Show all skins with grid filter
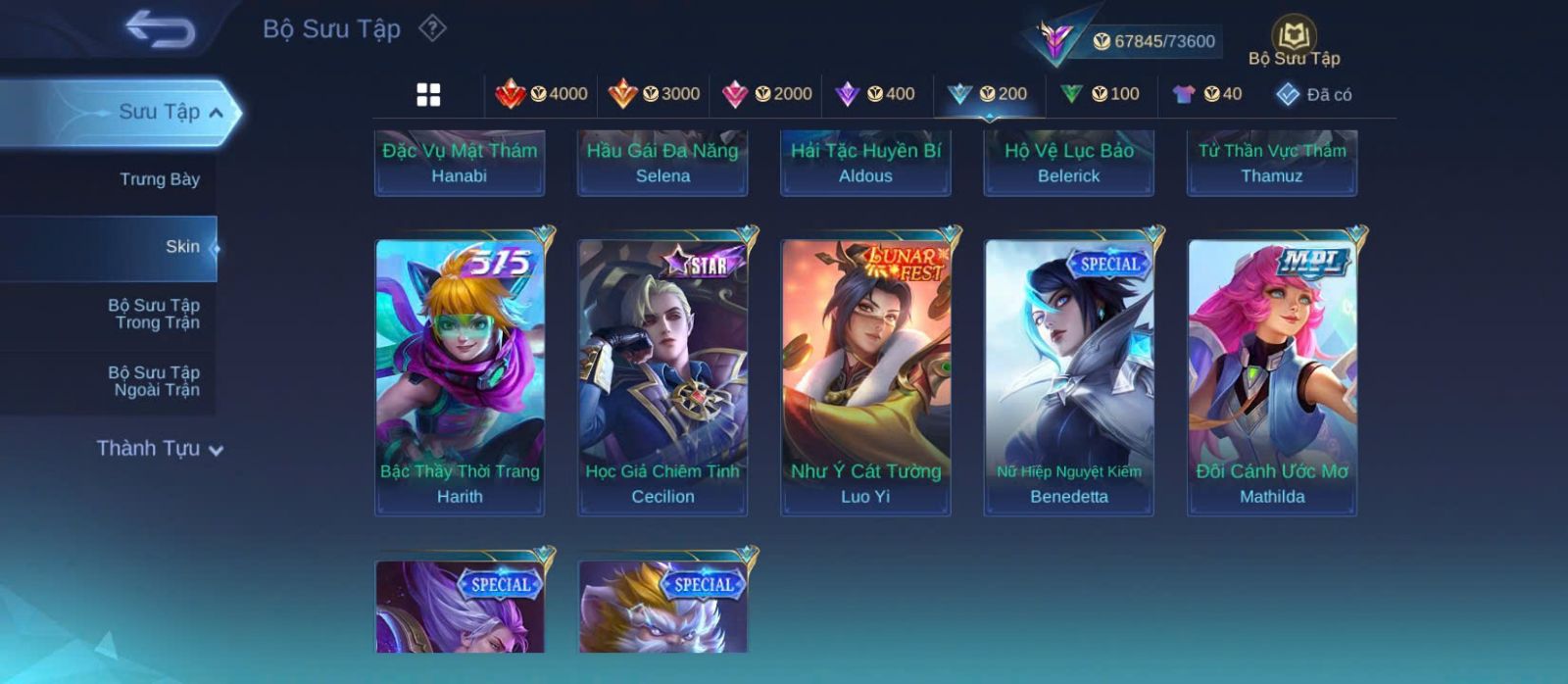This screenshot has height=684, width=1568. [x=428, y=94]
